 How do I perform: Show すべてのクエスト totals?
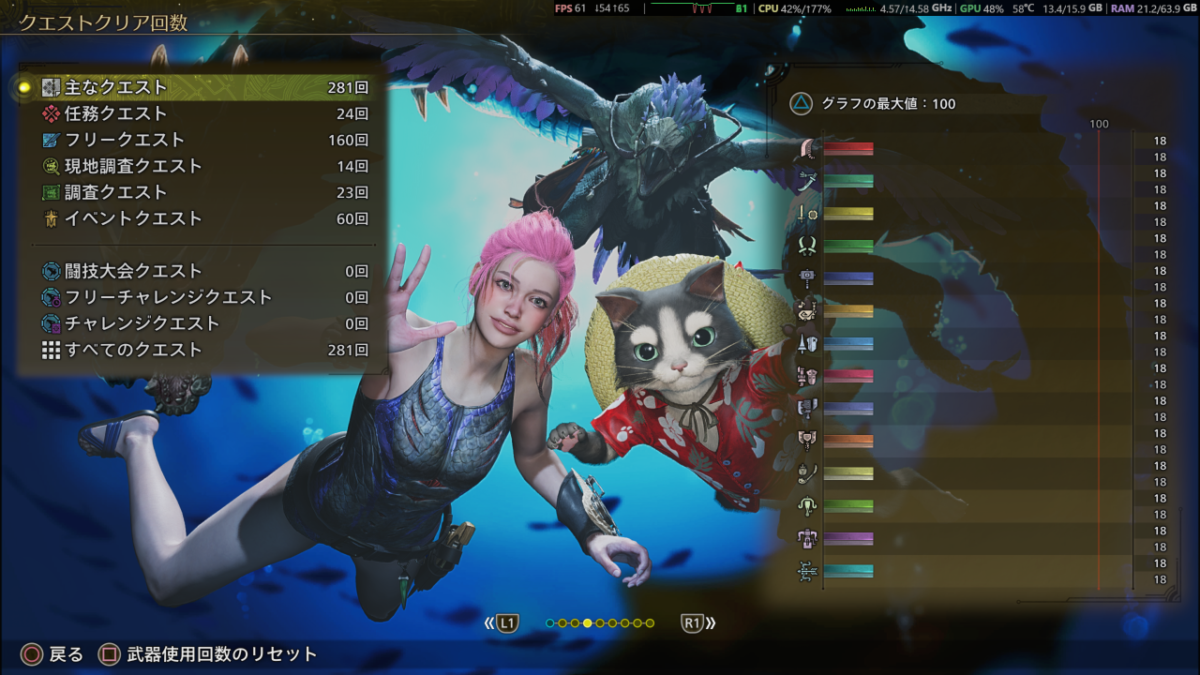point(200,350)
